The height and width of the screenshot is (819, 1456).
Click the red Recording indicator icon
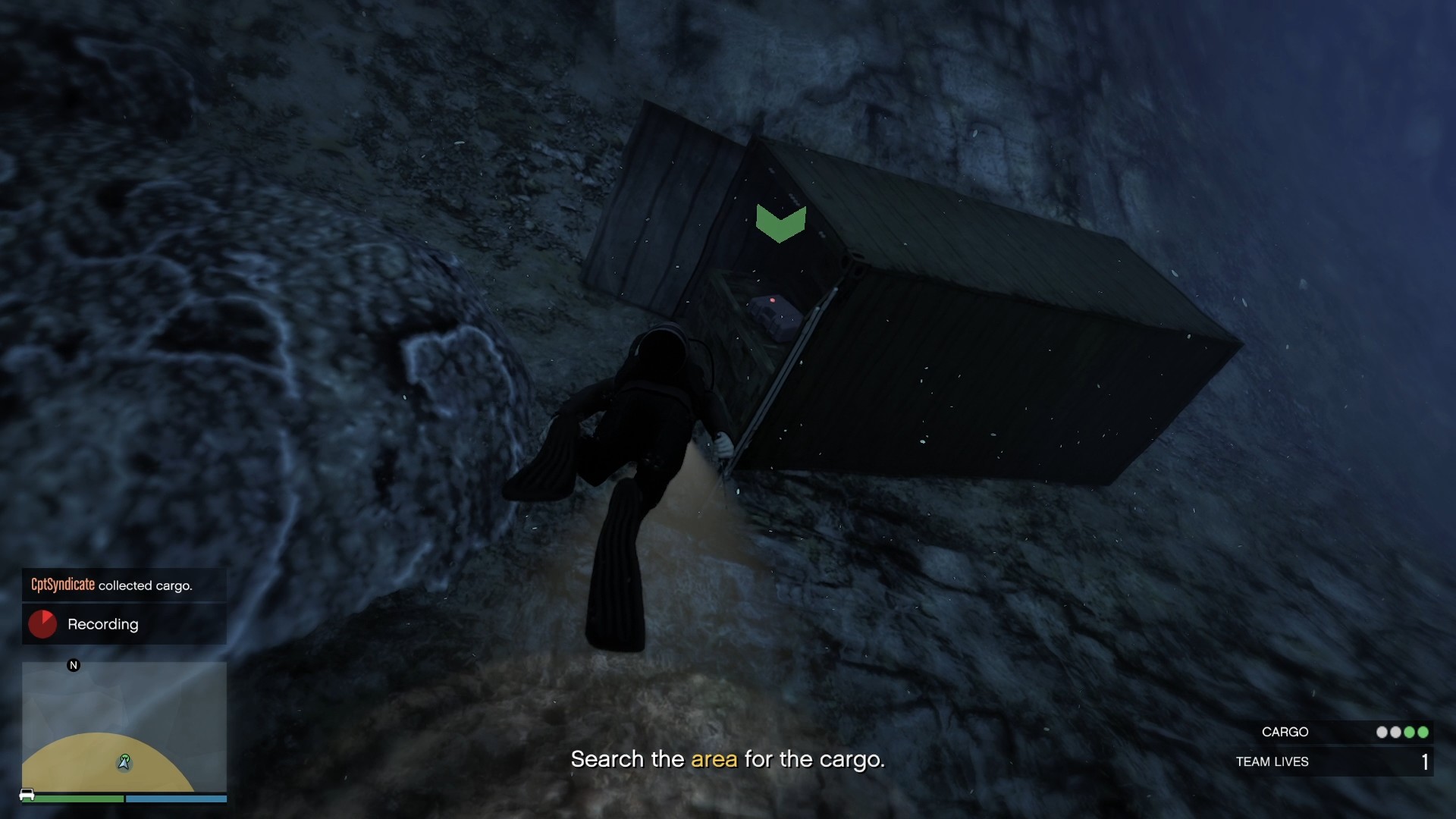click(x=42, y=624)
